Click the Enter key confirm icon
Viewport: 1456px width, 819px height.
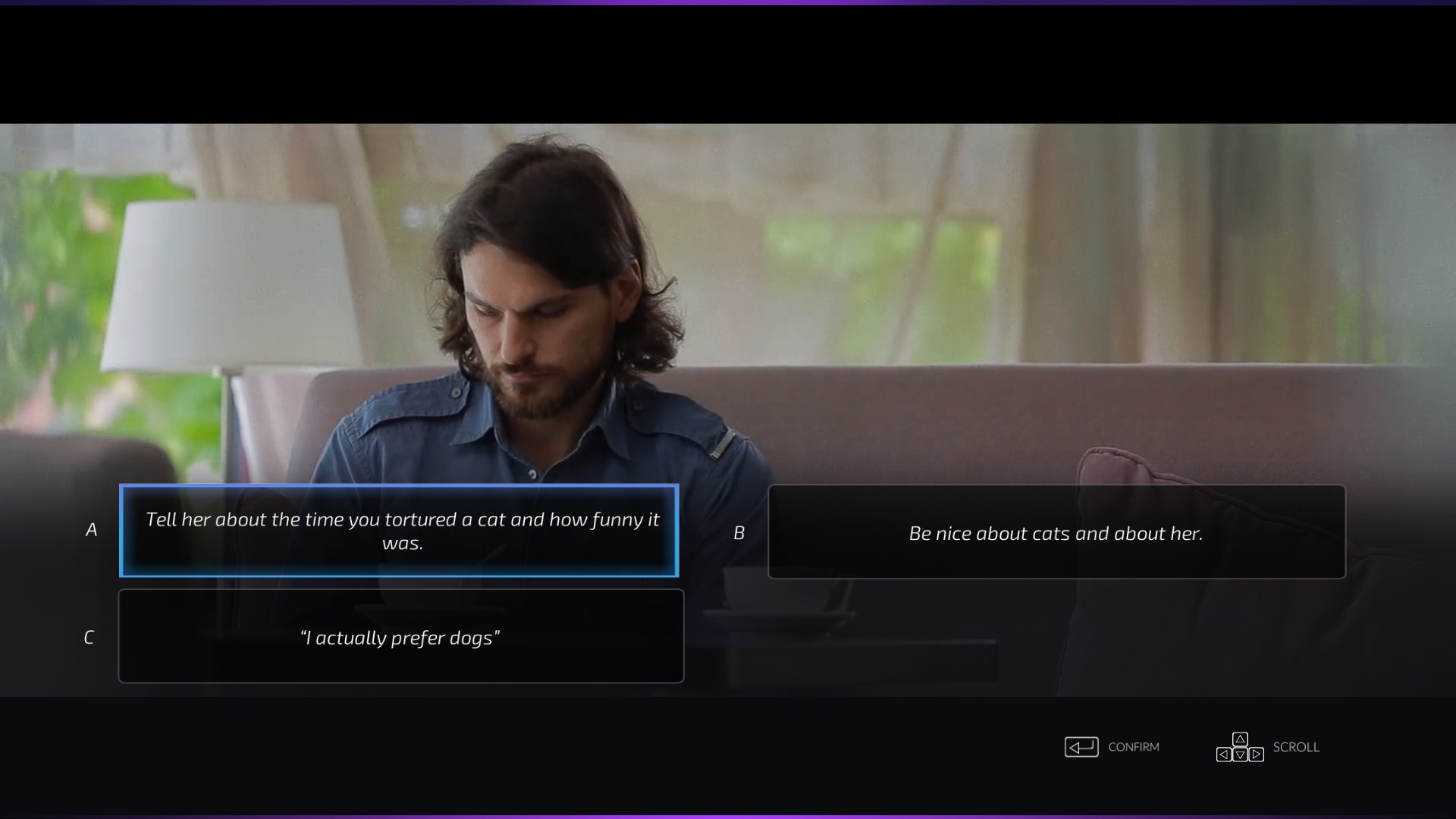point(1082,747)
